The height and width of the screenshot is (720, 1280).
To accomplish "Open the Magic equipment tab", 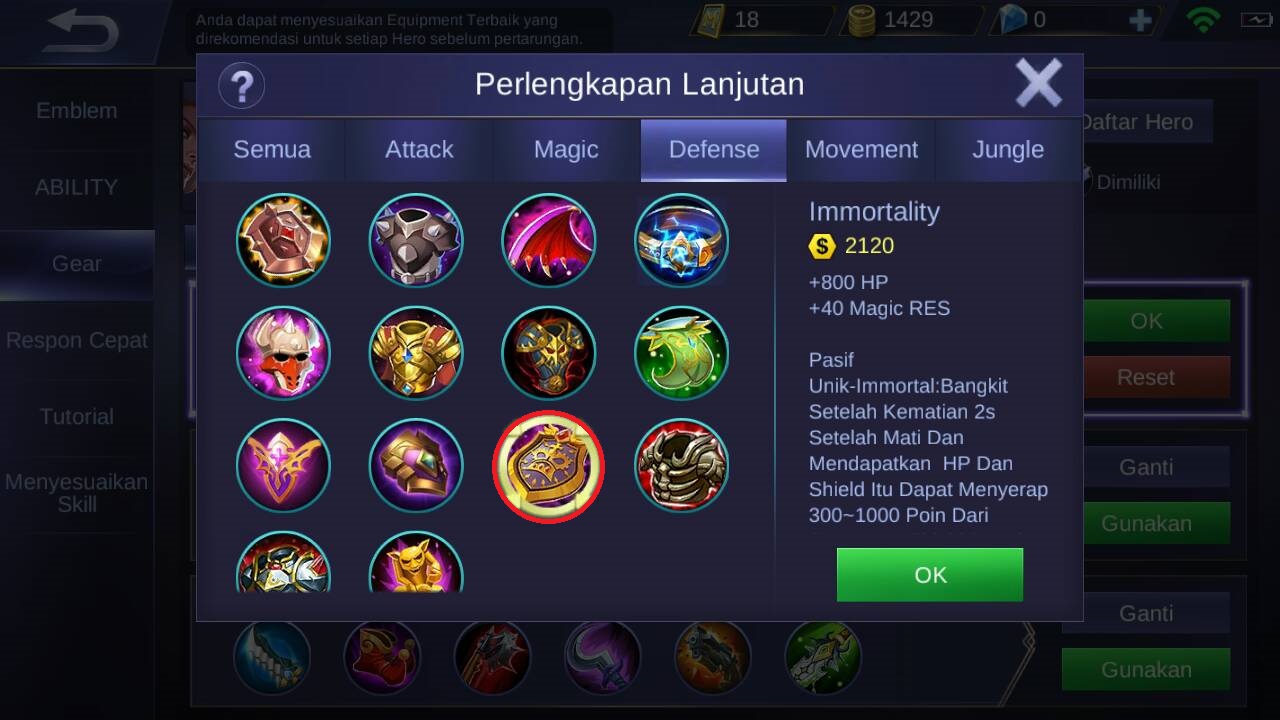I will click(x=566, y=150).
